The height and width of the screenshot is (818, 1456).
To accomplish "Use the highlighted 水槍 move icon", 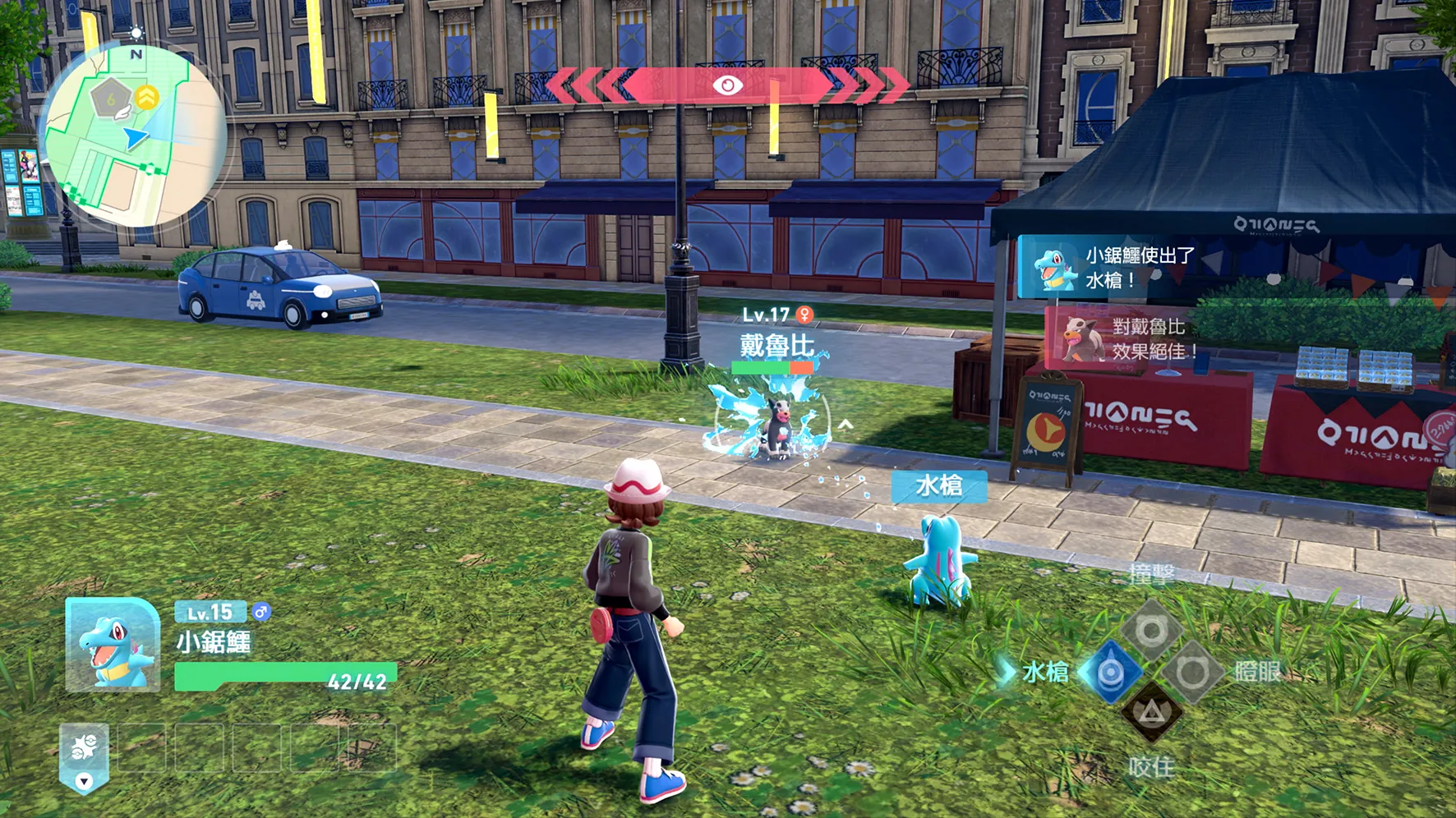I will click(x=1110, y=673).
